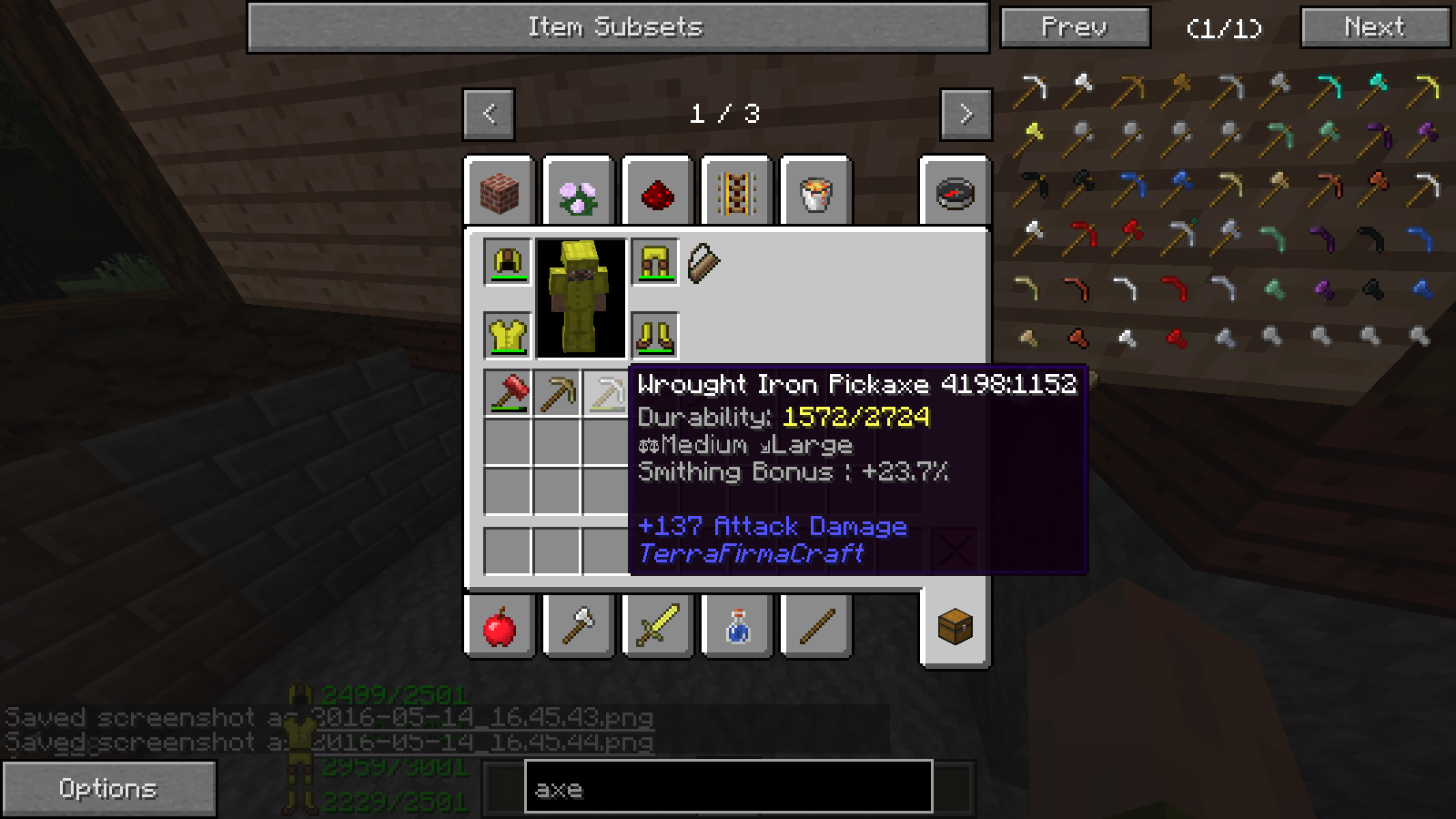Select the golden sword combat tab
The width and height of the screenshot is (1456, 819).
tap(657, 627)
